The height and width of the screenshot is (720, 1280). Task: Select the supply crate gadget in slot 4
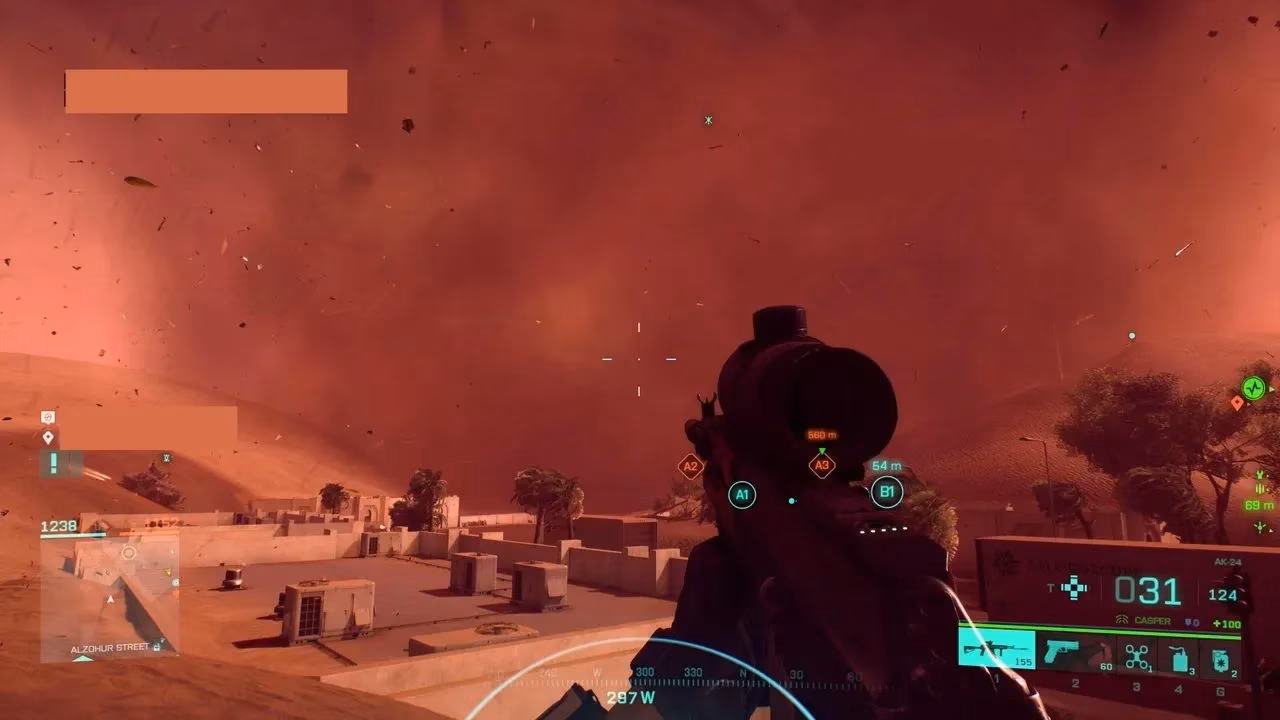point(1179,651)
